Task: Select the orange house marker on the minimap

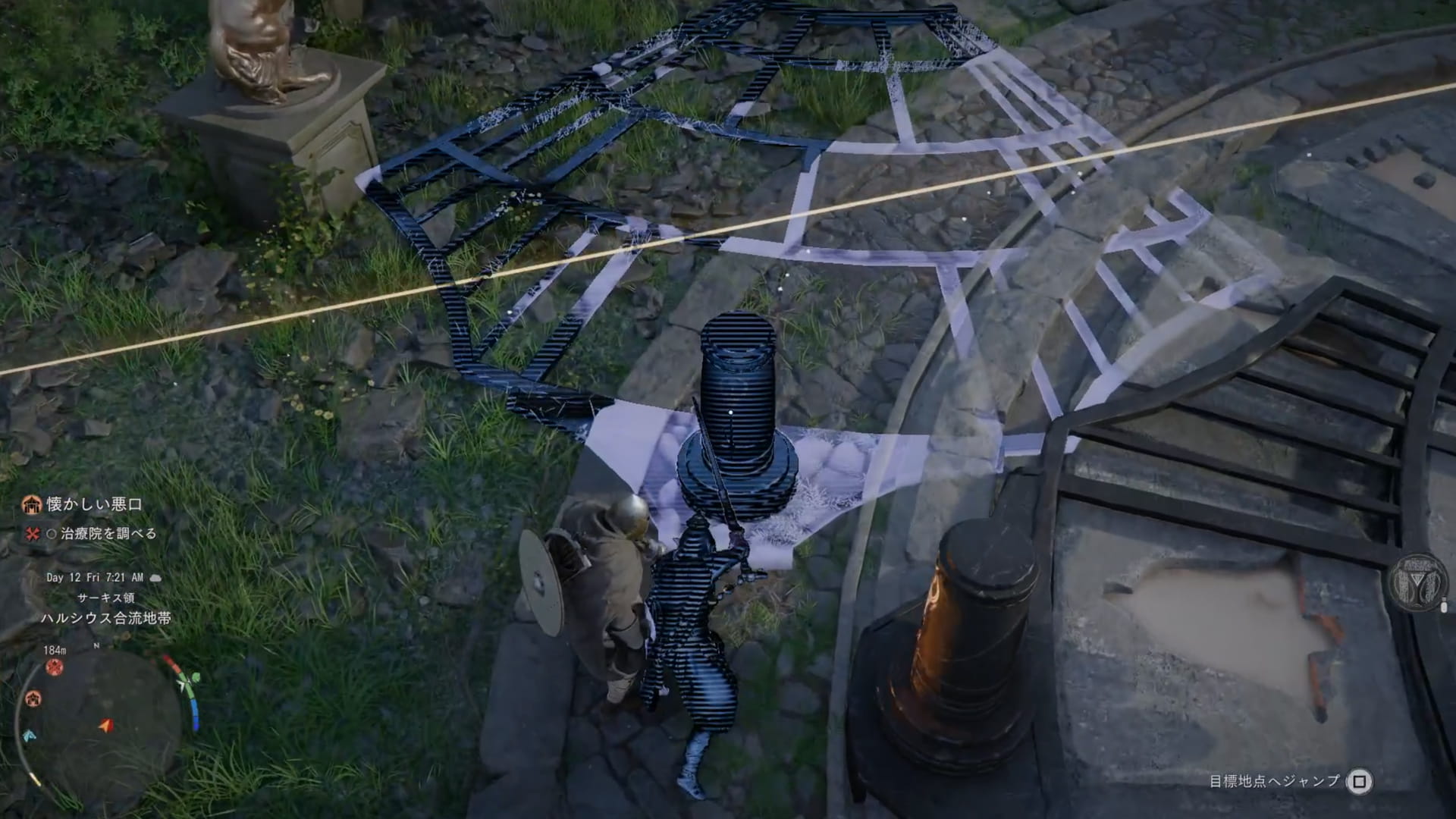Action: (33, 698)
